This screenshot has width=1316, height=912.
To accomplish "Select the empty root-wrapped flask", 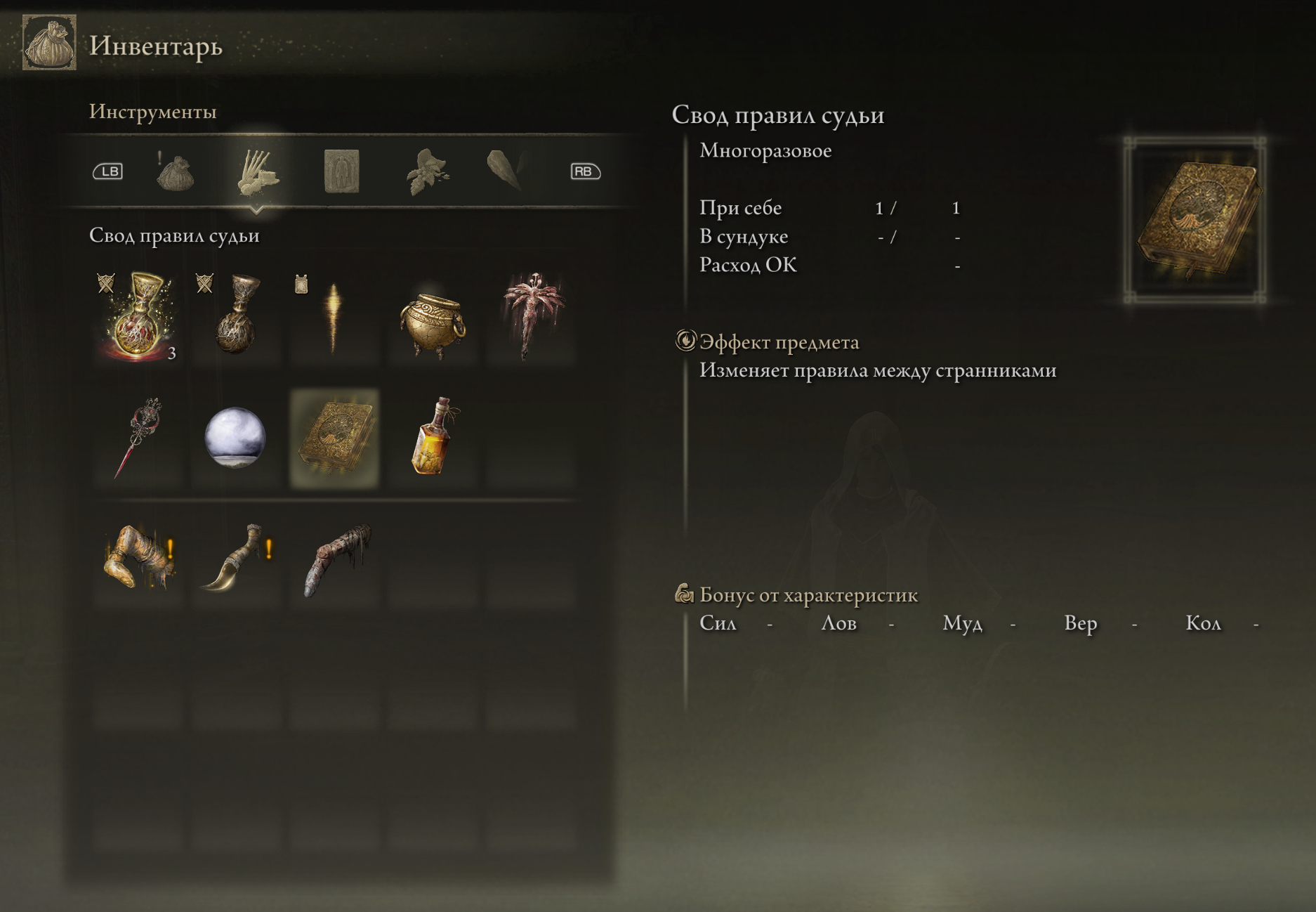I will (237, 316).
